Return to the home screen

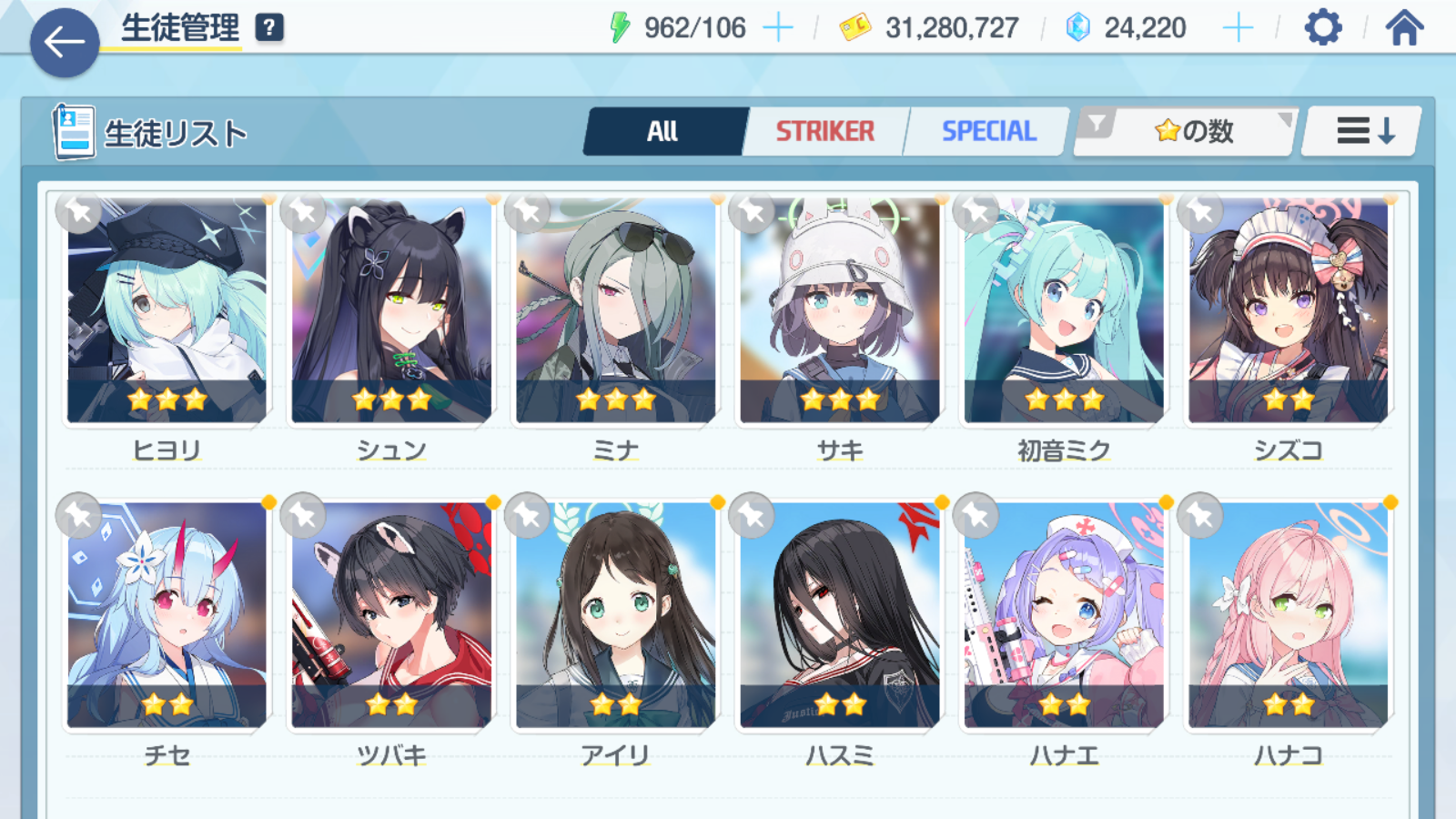(x=1404, y=28)
